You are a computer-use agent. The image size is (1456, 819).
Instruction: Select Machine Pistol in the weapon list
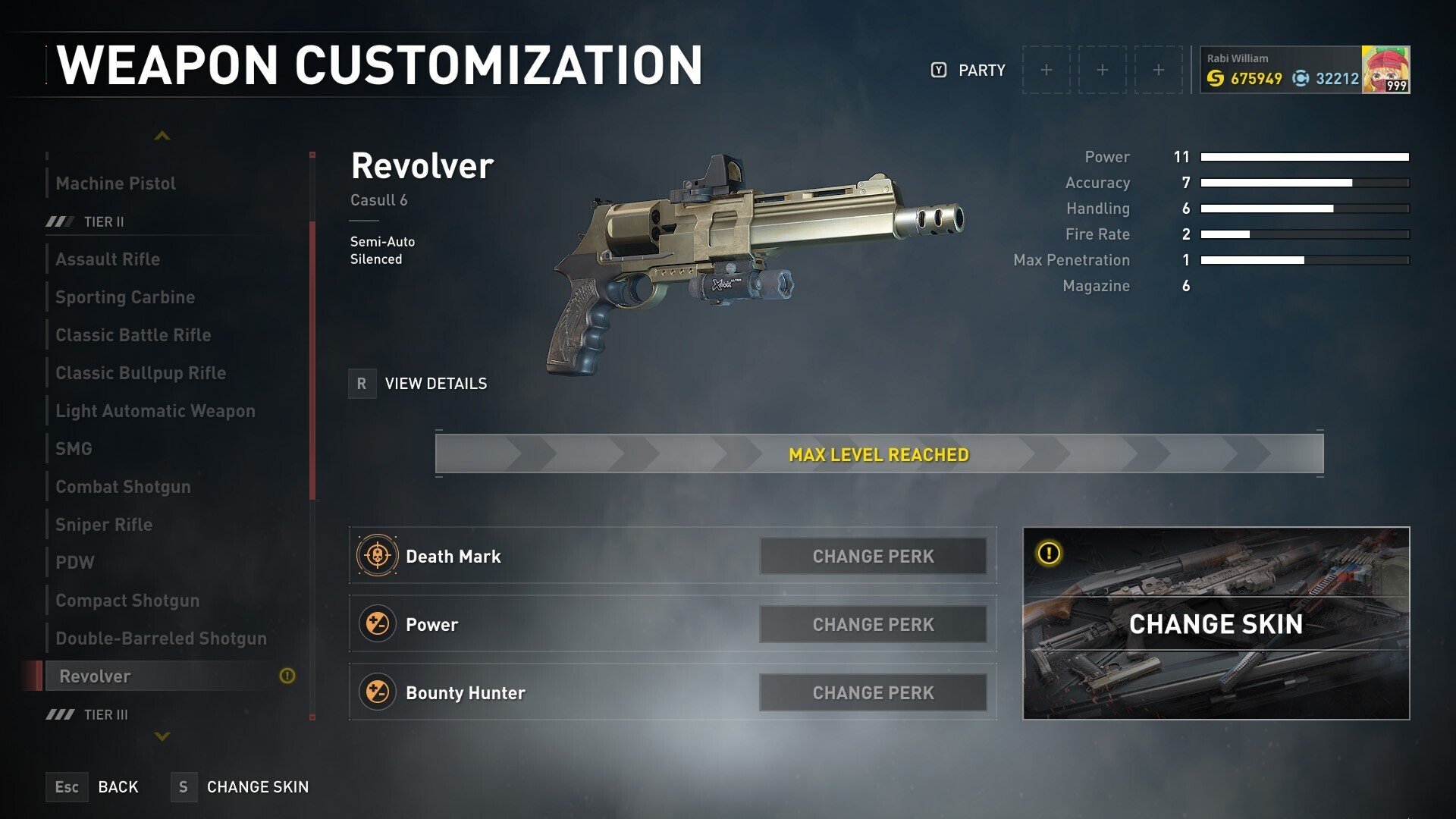pos(116,184)
